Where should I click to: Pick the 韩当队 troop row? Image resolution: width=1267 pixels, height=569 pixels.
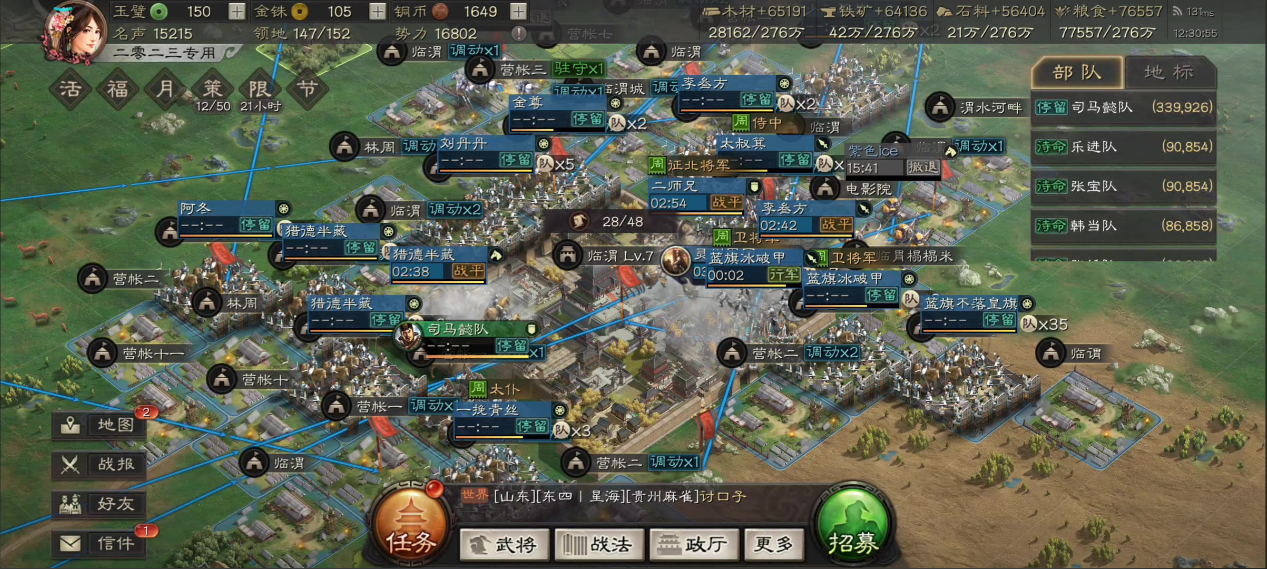[x=1123, y=227]
